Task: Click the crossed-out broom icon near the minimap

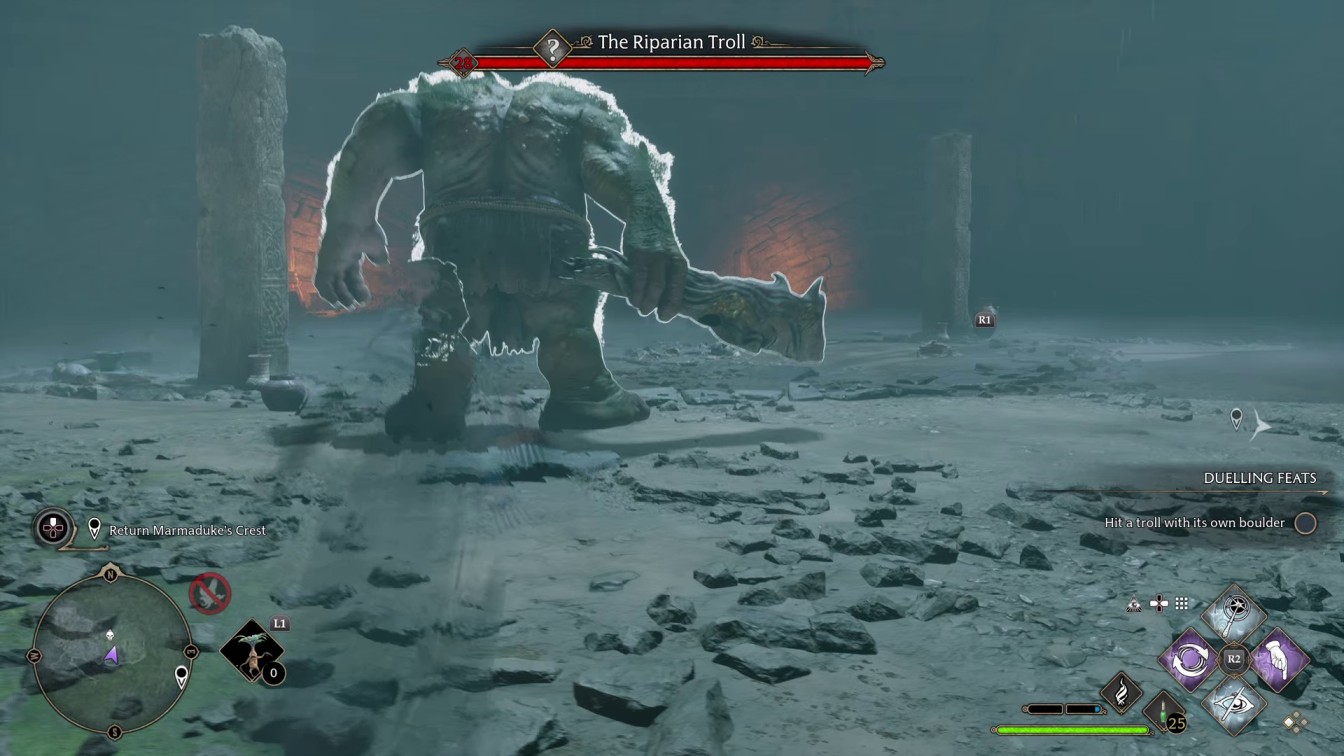Action: [x=210, y=592]
